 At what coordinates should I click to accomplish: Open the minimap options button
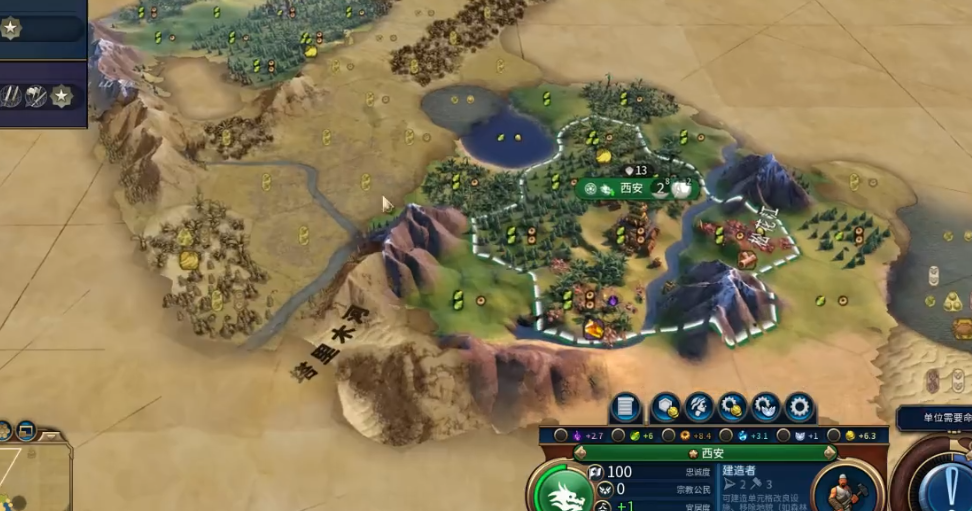point(26,431)
